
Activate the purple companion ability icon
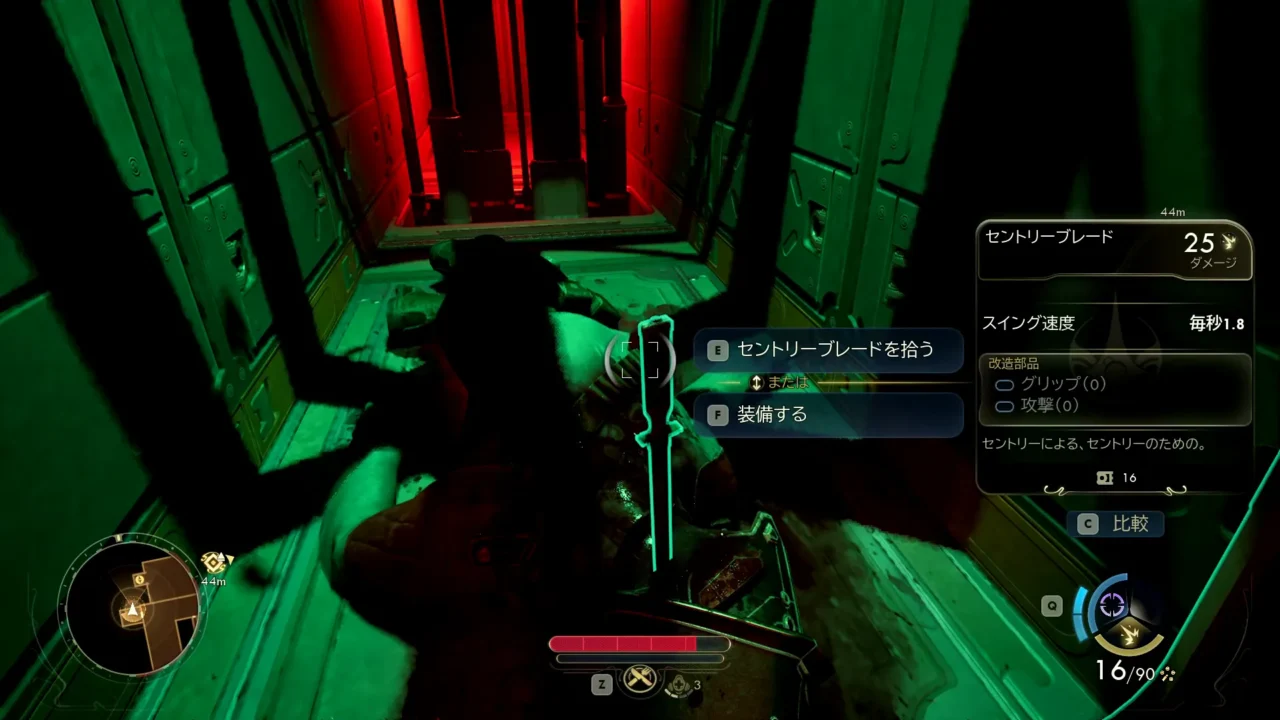[x=1112, y=604]
